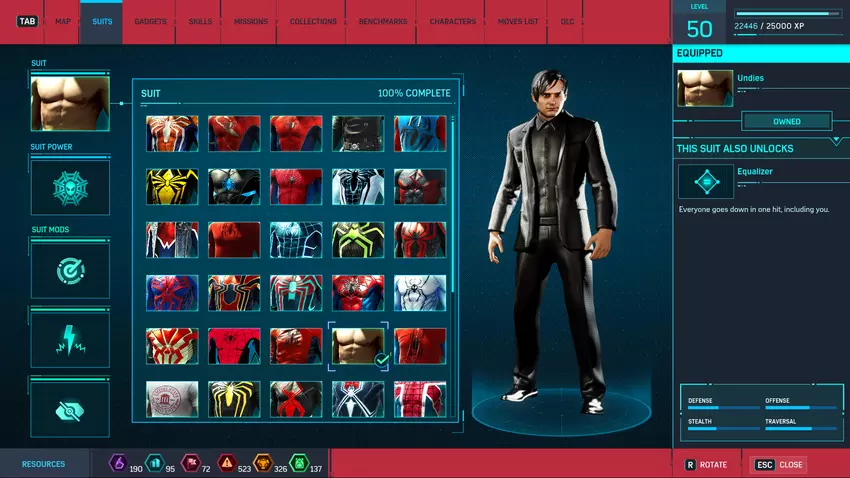The image size is (850, 478).
Task: View the Equalizer suit power icon
Action: click(705, 182)
